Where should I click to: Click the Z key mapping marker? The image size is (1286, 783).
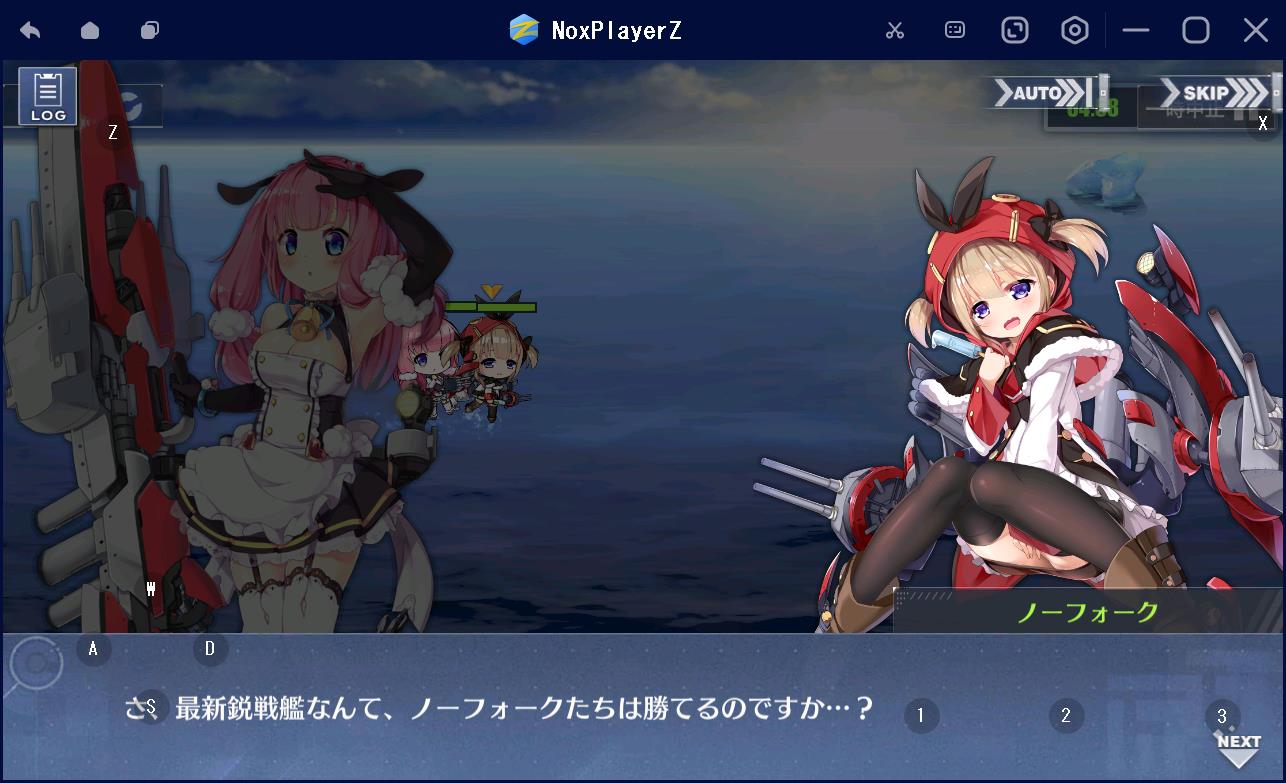tap(112, 130)
